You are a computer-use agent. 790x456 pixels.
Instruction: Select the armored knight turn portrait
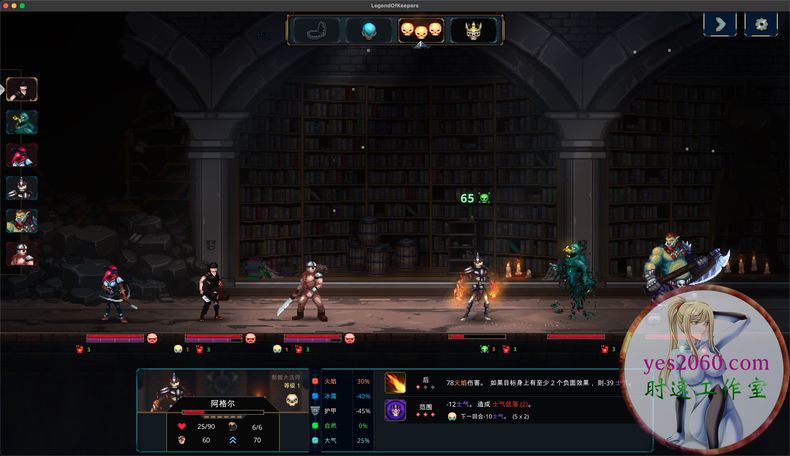(x=22, y=188)
